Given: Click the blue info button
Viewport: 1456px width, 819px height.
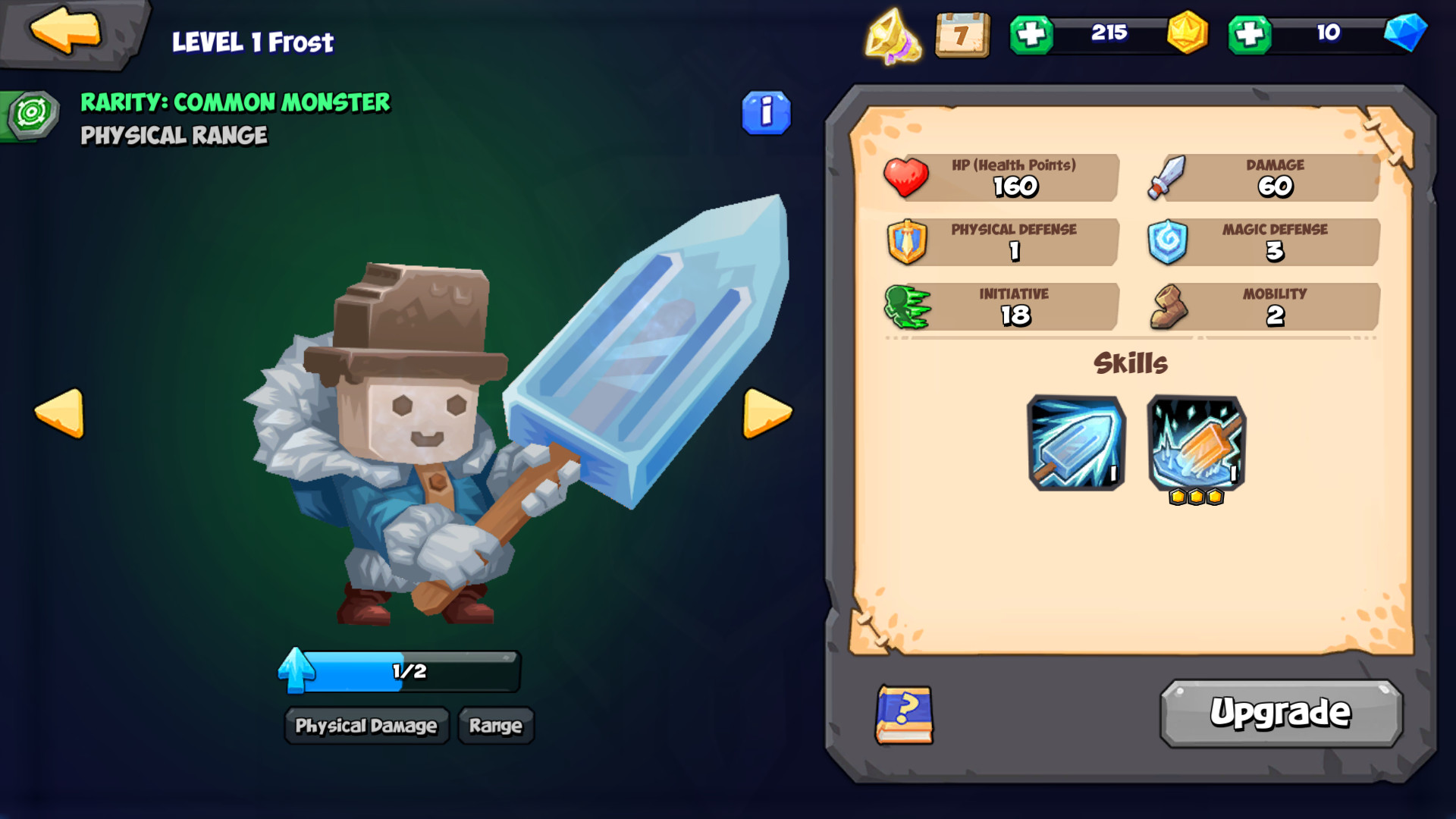Looking at the screenshot, I should 767,112.
